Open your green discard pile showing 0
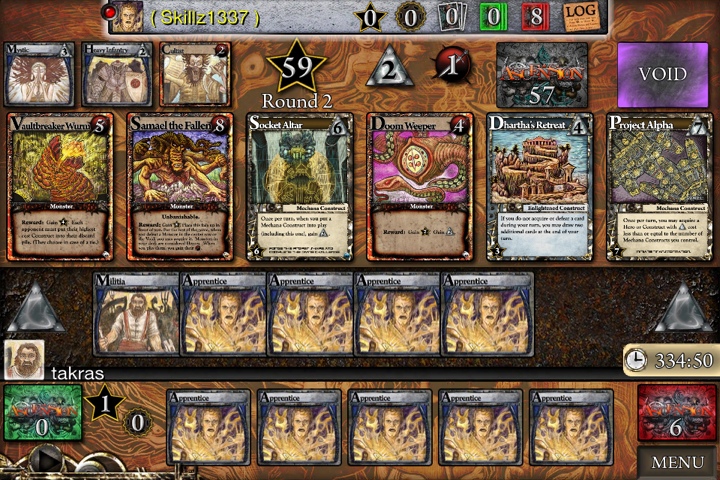 coord(42,413)
